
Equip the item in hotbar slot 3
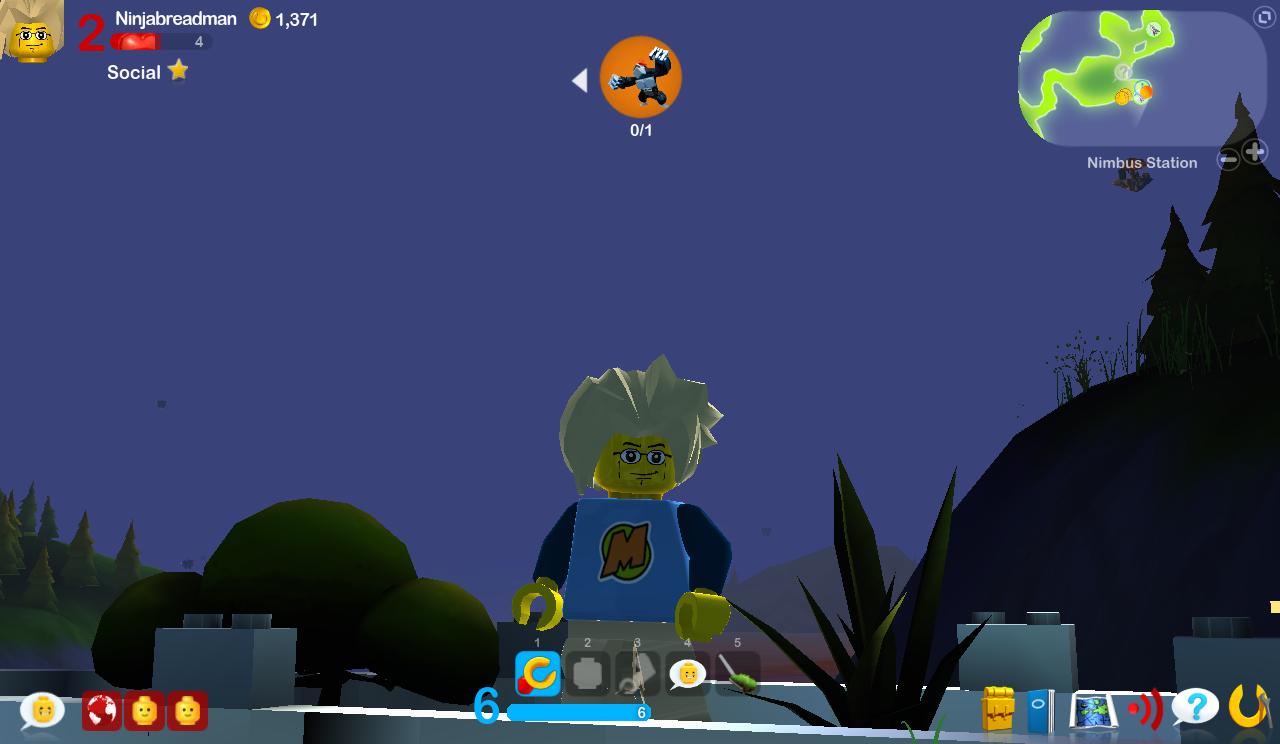[x=636, y=672]
